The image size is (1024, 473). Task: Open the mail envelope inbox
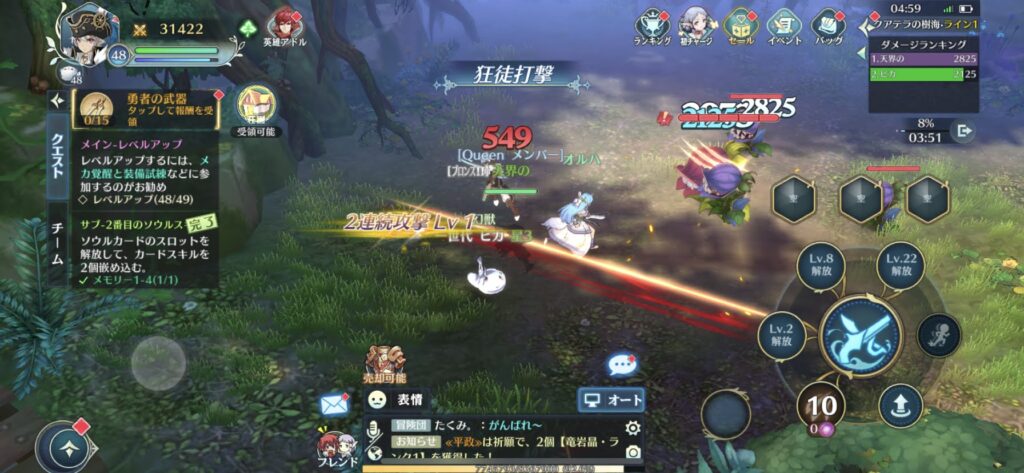click(334, 403)
